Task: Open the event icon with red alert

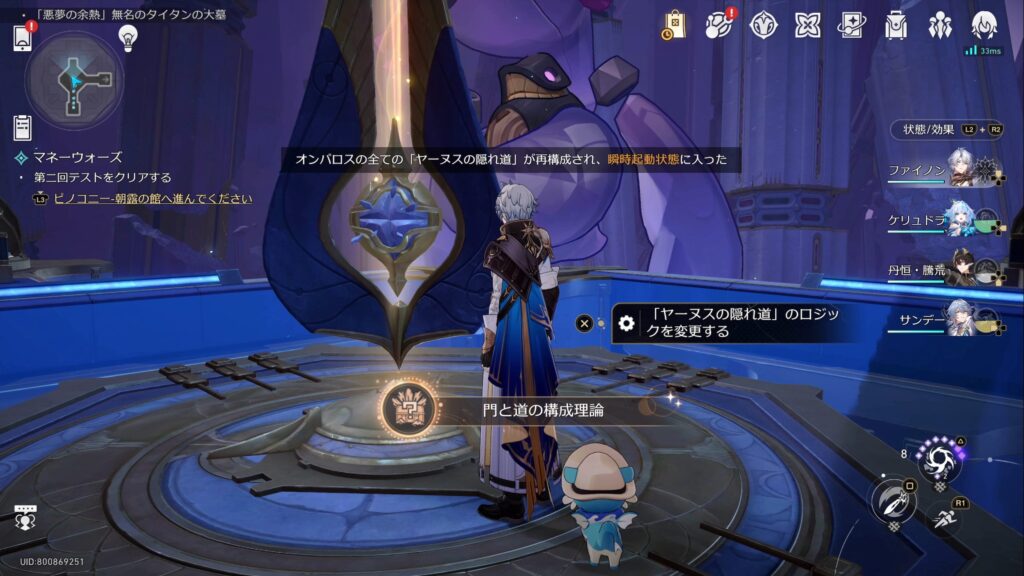Action: (x=718, y=25)
